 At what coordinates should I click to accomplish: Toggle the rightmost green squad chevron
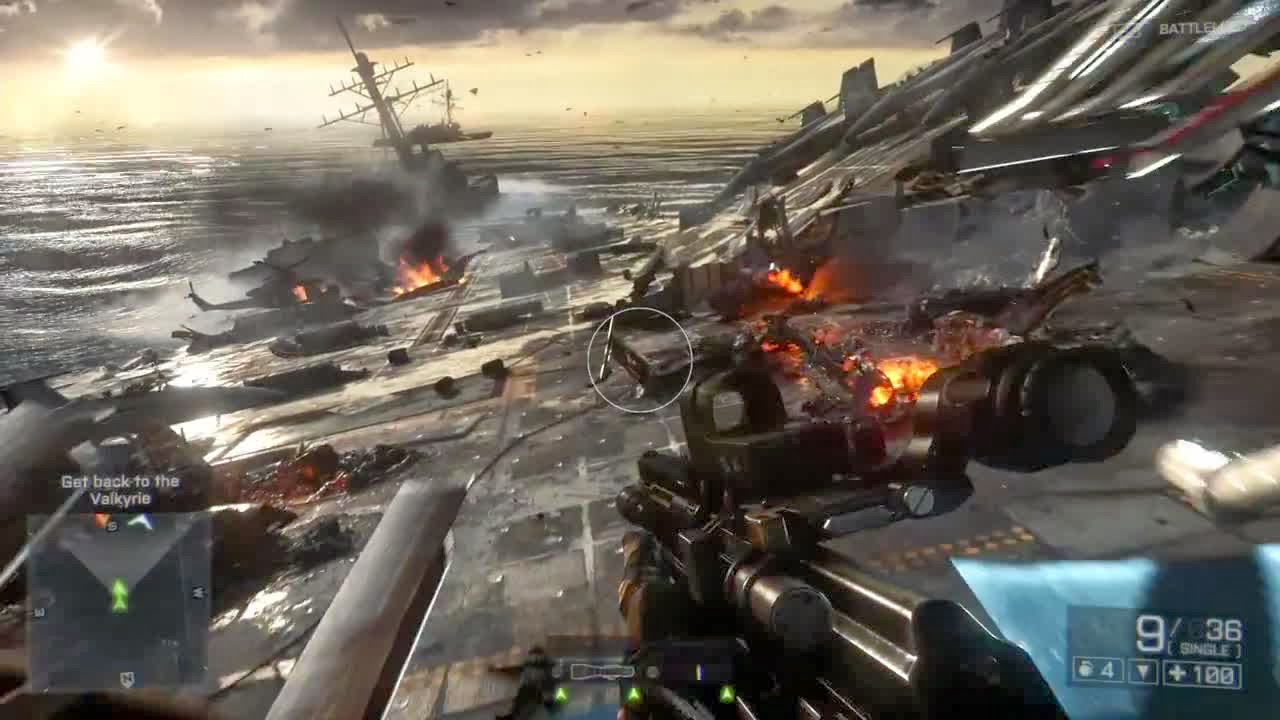pos(727,693)
